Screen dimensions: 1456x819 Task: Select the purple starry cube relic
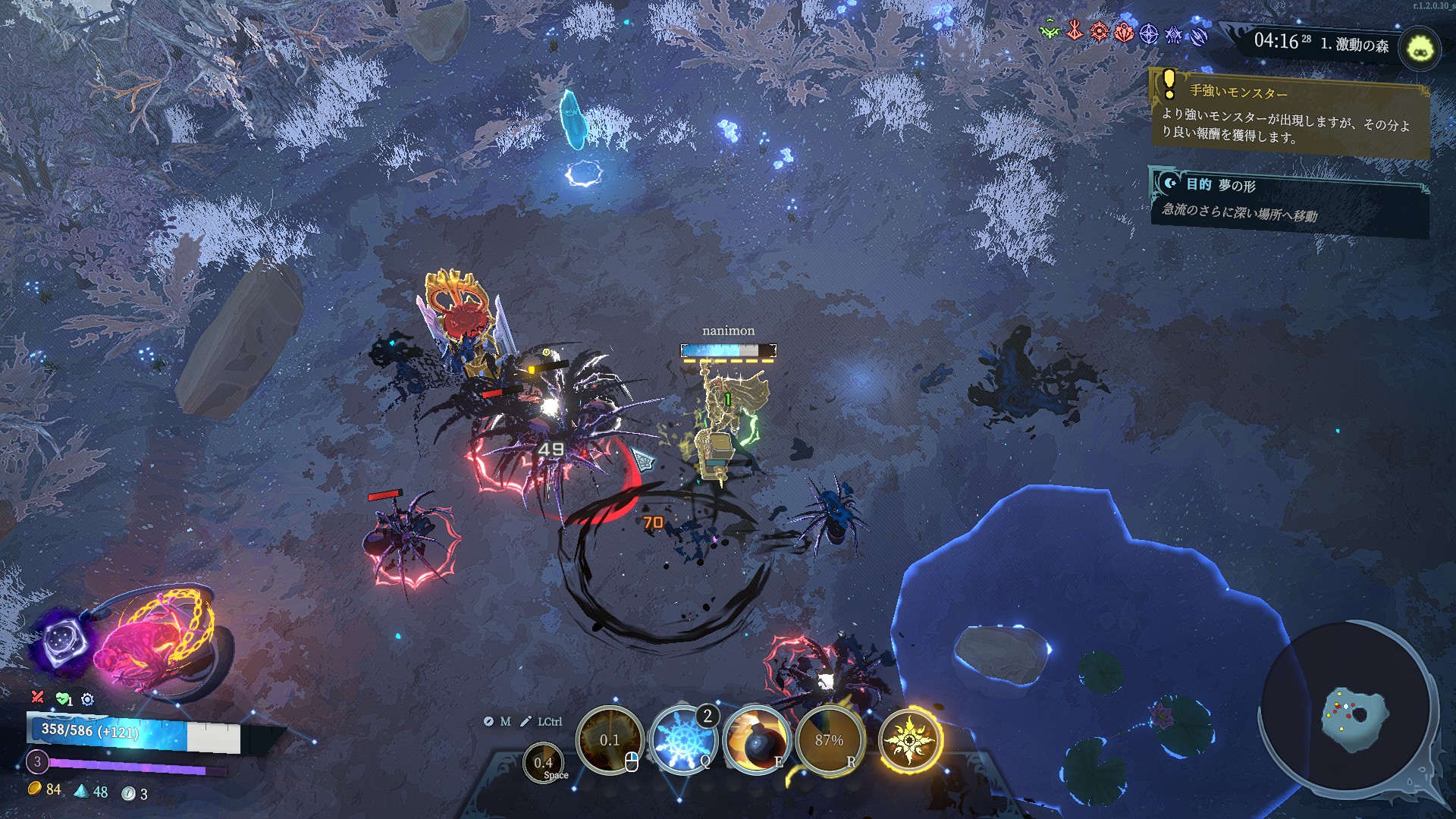62,641
